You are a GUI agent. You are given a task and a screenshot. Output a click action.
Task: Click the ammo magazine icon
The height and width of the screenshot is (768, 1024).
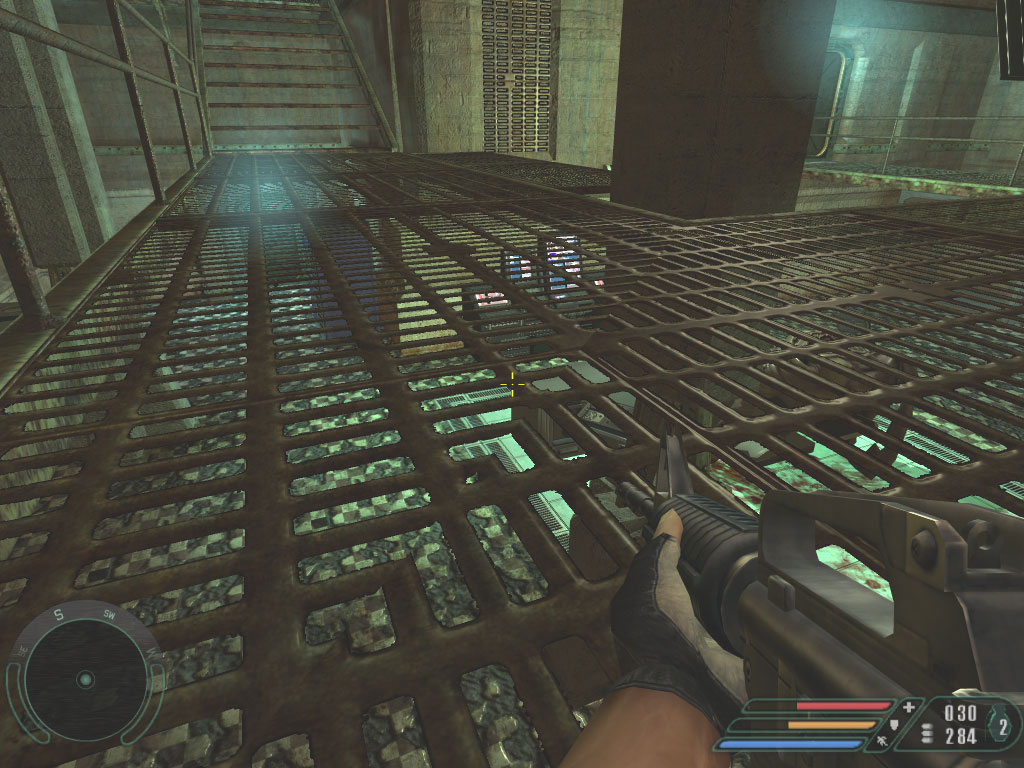pyautogui.click(x=926, y=734)
